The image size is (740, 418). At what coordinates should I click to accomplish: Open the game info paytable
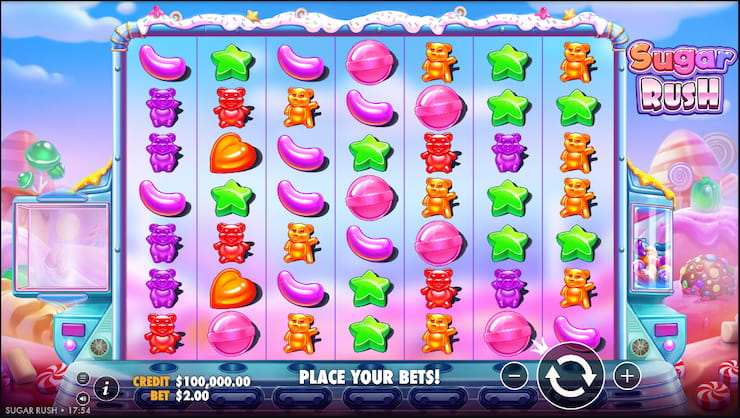point(106,388)
